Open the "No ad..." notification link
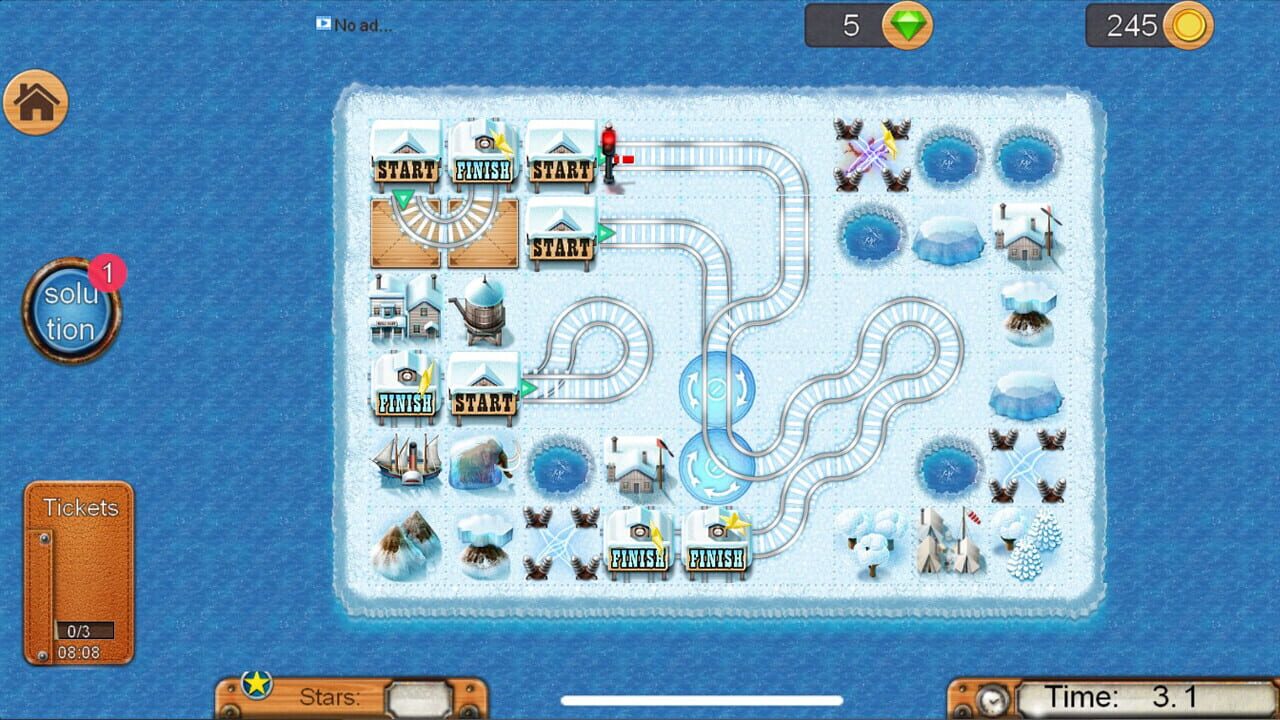The height and width of the screenshot is (720, 1280). tap(355, 26)
